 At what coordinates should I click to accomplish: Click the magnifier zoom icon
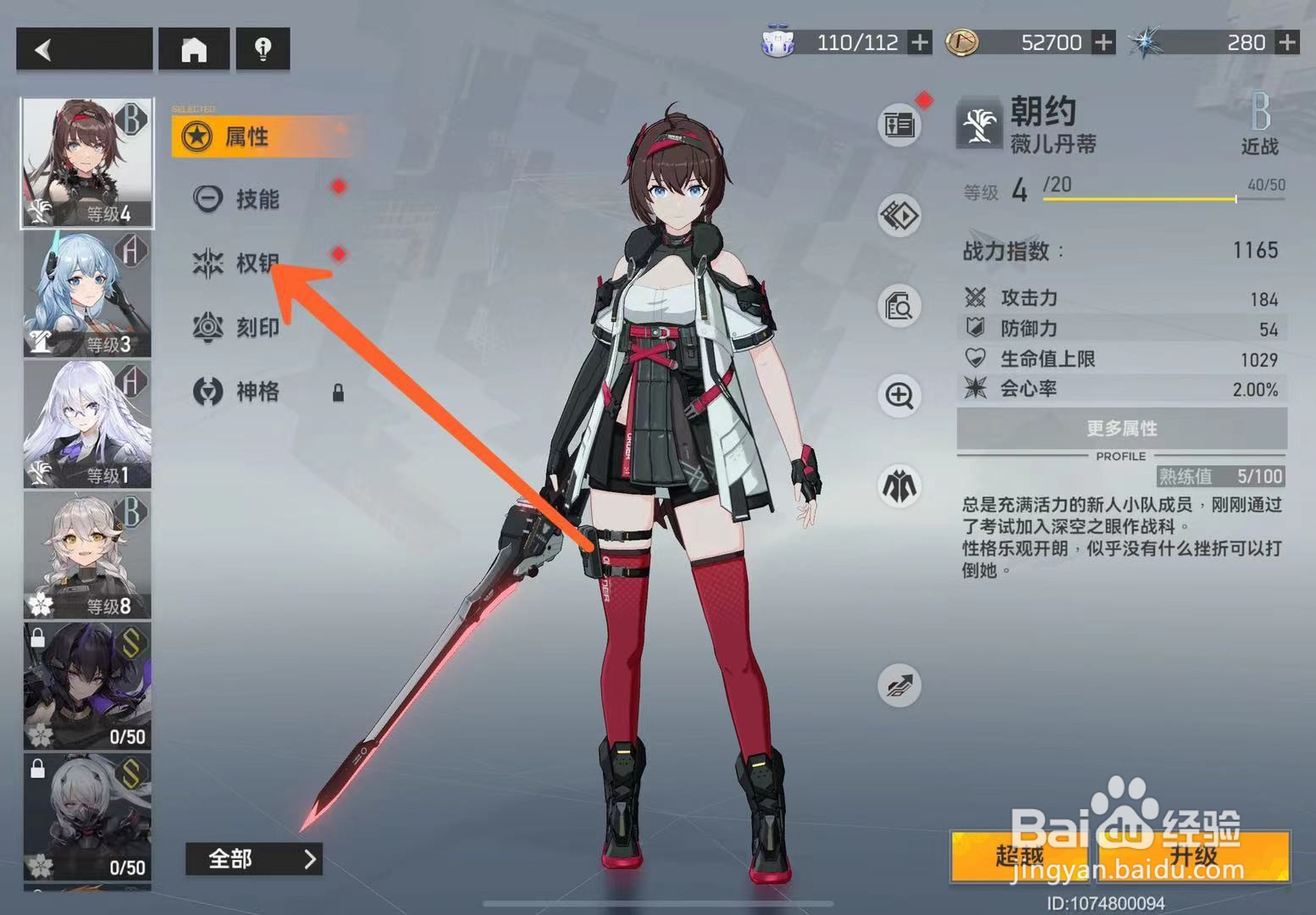click(899, 398)
